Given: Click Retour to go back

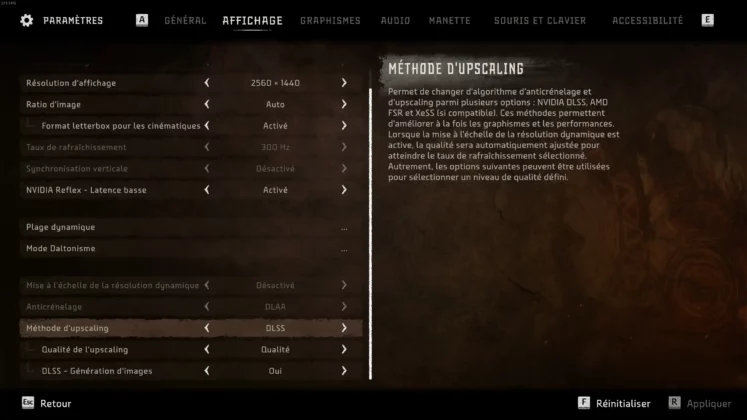Looking at the screenshot, I should 55,403.
